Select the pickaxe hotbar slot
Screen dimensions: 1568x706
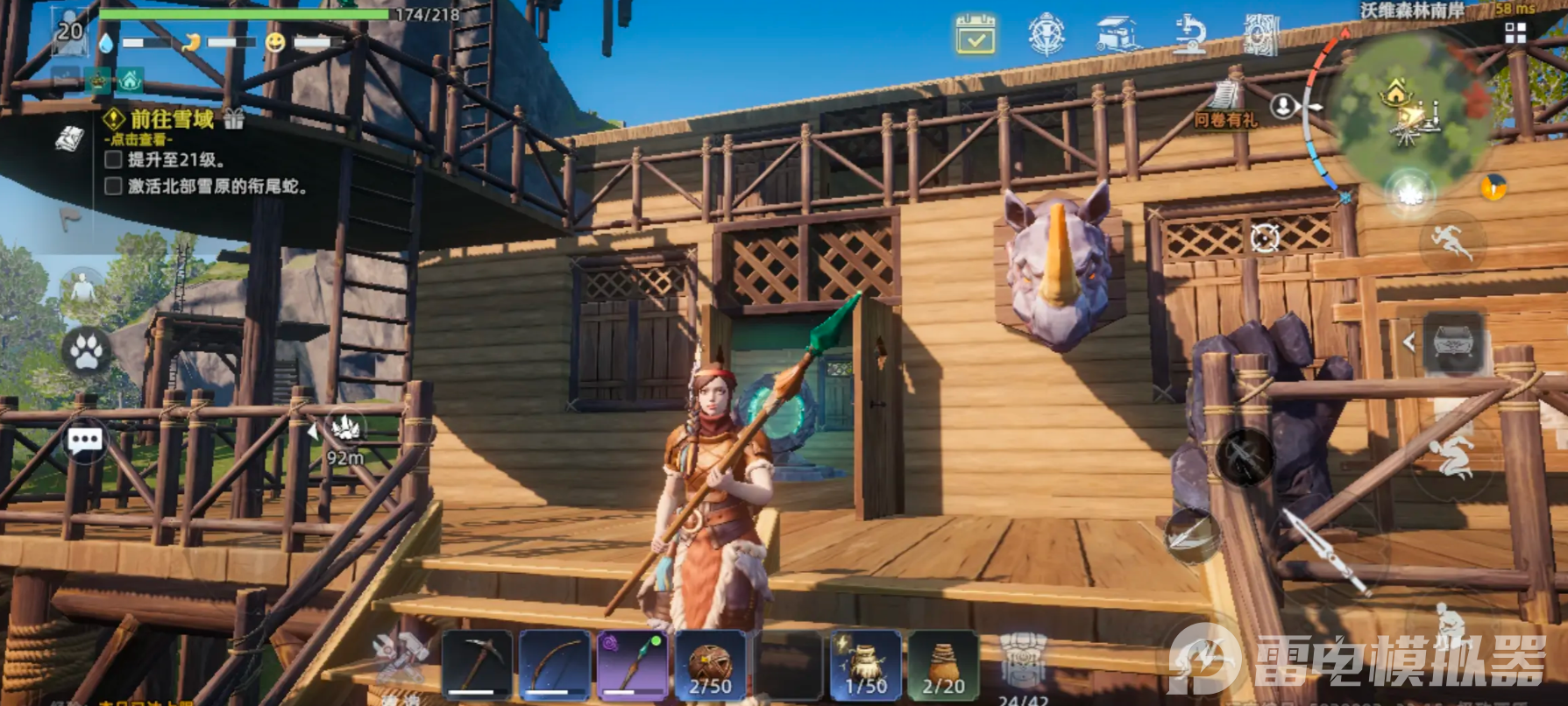[x=476, y=664]
